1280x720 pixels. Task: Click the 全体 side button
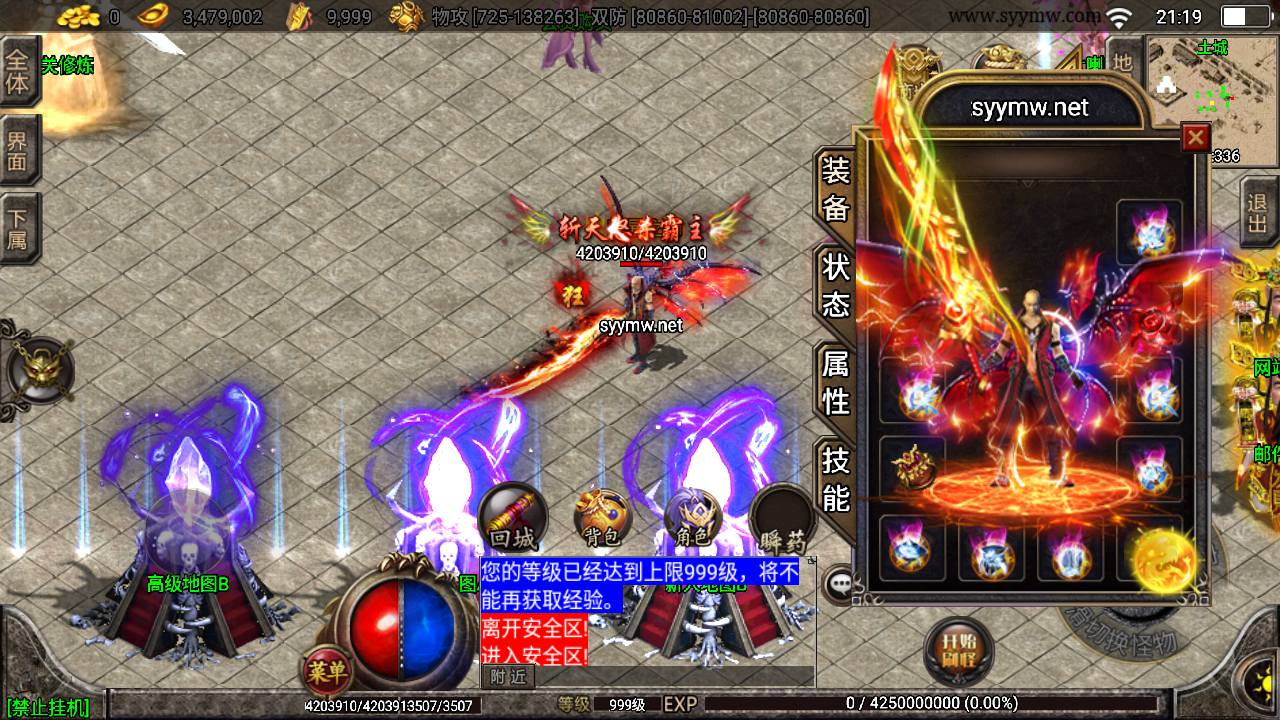(18, 70)
